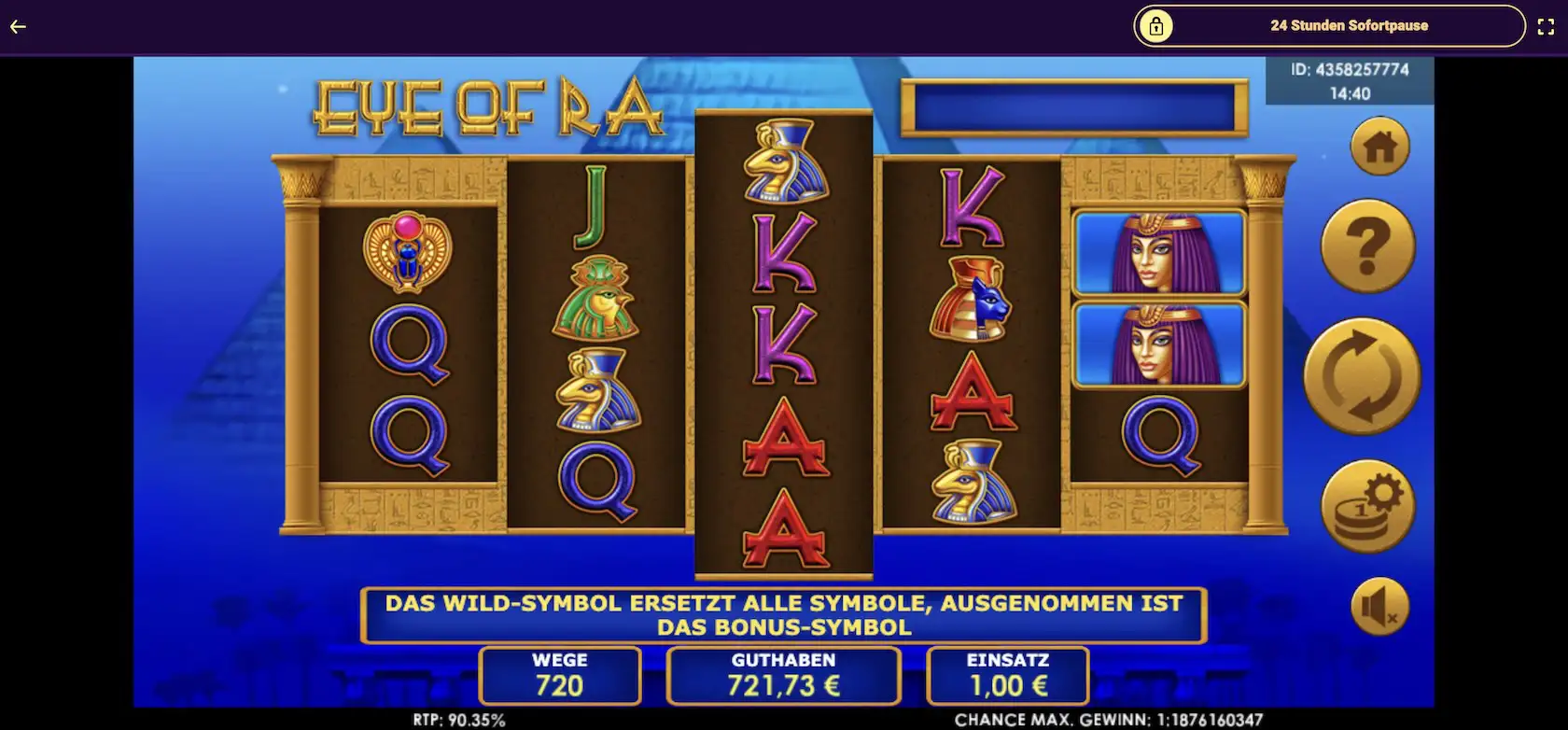Navigate back with the arrow icon

pyautogui.click(x=16, y=26)
